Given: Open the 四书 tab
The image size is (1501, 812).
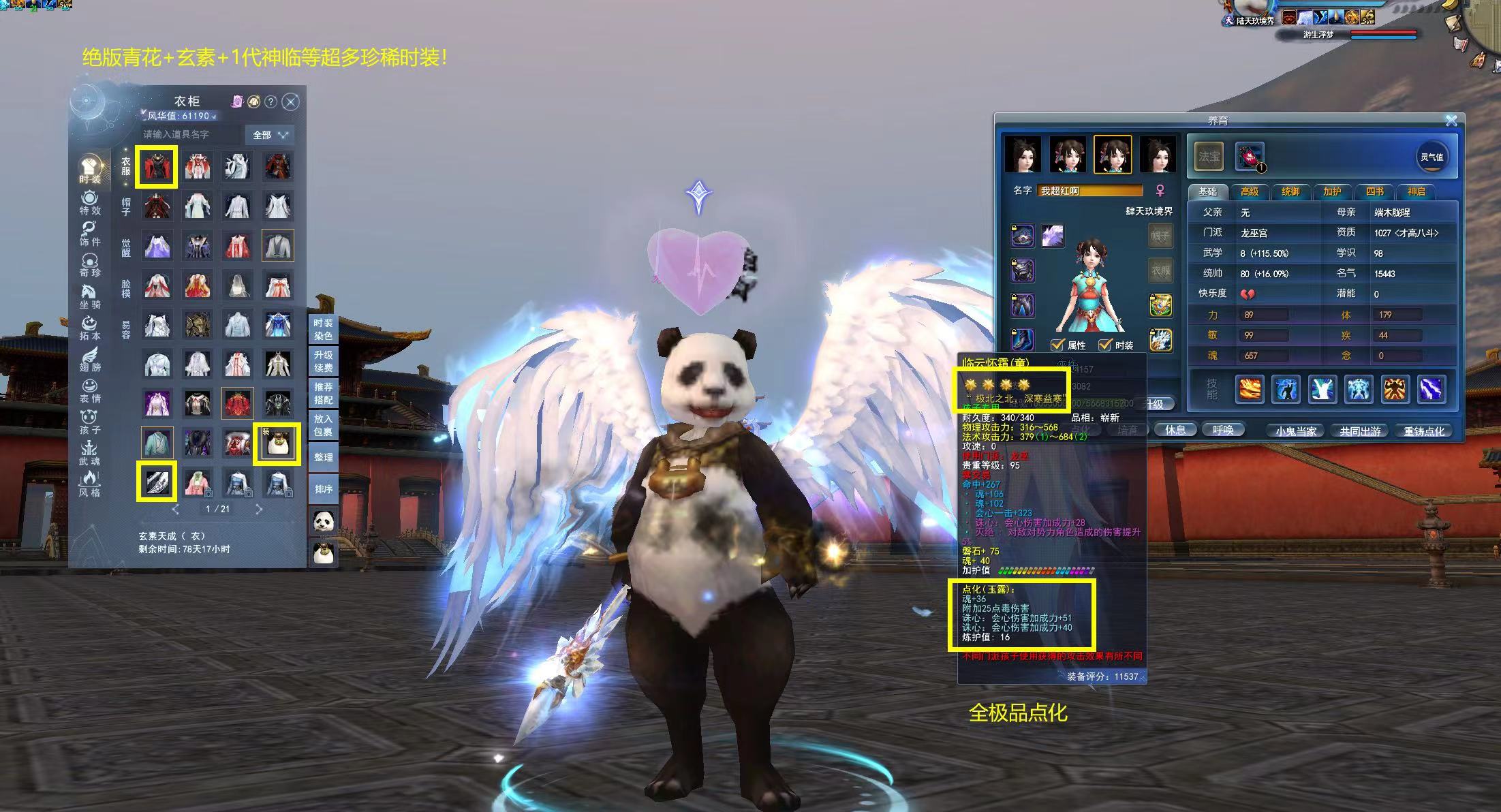Looking at the screenshot, I should click(x=1374, y=191).
